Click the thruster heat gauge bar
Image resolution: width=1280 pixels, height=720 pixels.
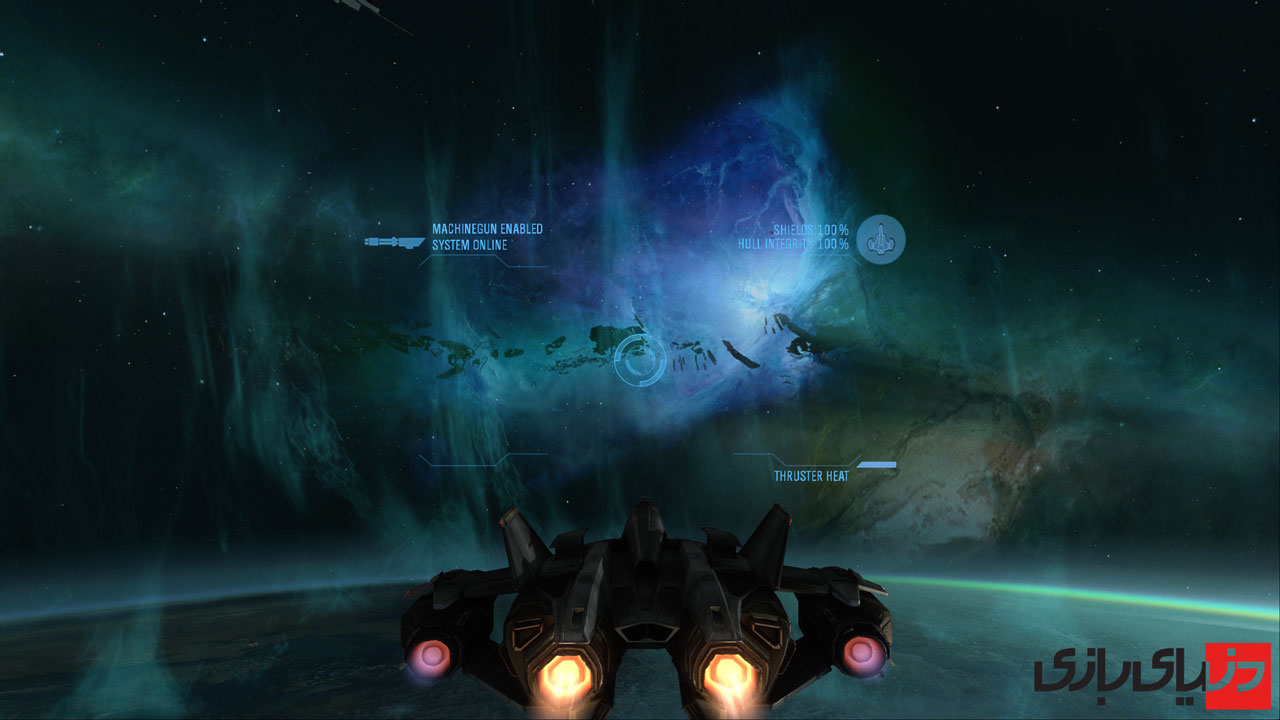click(878, 463)
